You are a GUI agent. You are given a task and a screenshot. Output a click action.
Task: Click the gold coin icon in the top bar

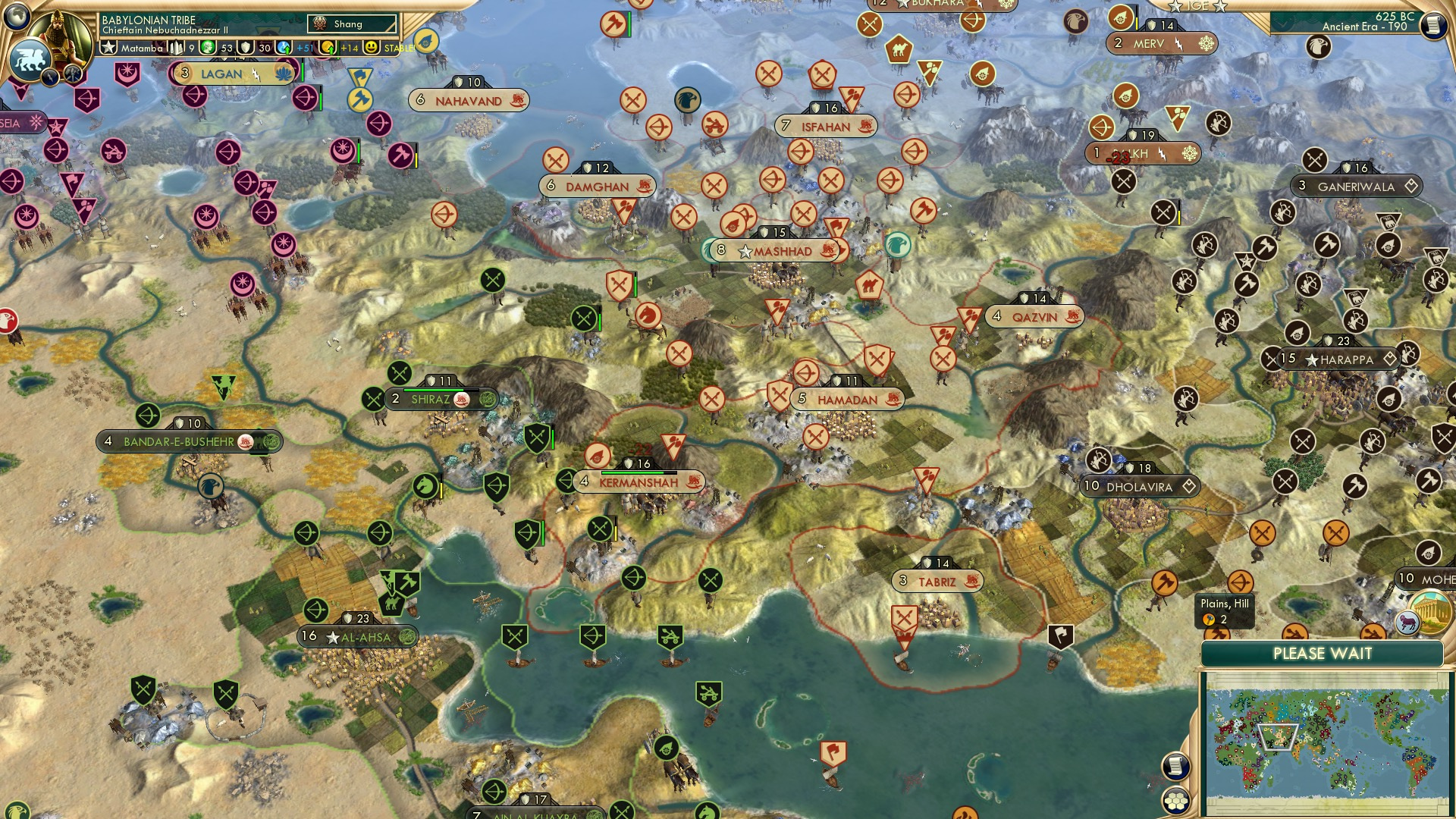328,47
